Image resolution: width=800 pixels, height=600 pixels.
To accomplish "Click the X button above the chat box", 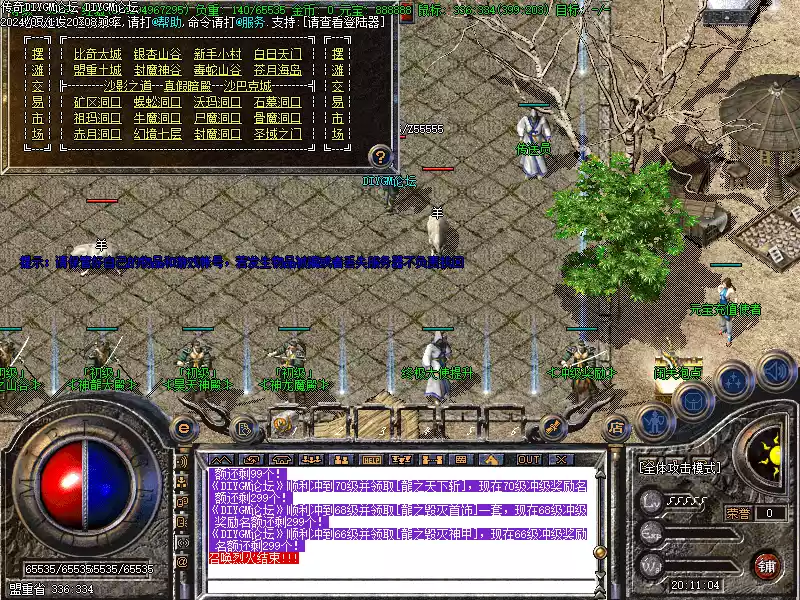I will pyautogui.click(x=559, y=459).
